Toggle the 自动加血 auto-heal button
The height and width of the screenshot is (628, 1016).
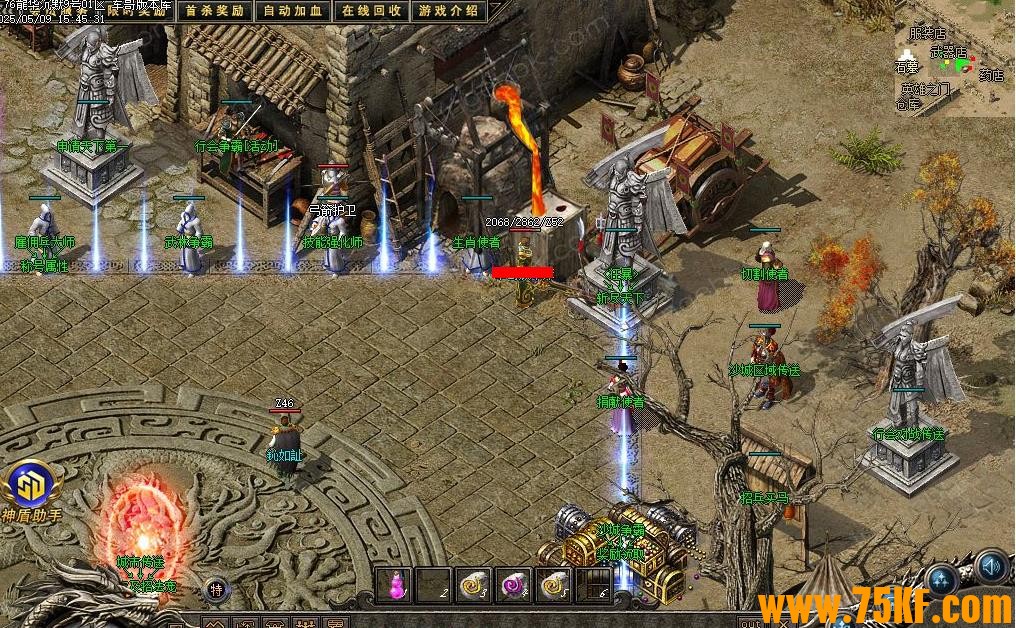pos(292,11)
